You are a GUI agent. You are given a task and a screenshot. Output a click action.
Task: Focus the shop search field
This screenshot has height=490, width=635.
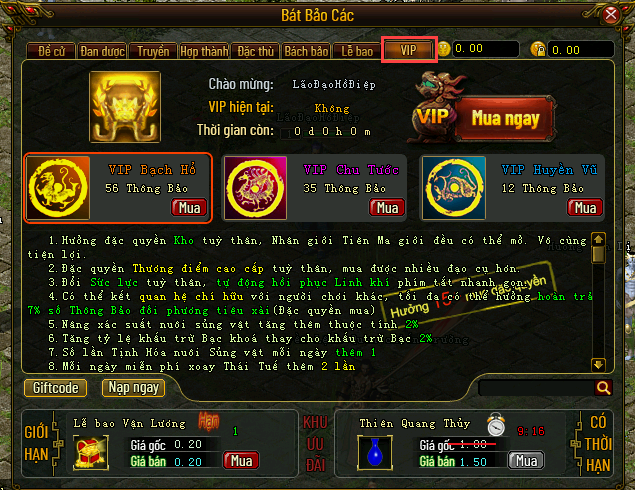(x=535, y=388)
